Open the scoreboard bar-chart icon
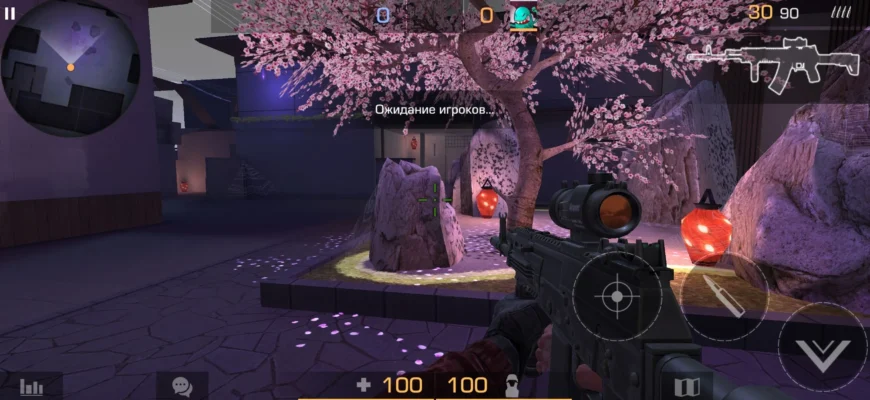This screenshot has height=400, width=870. click(32, 387)
